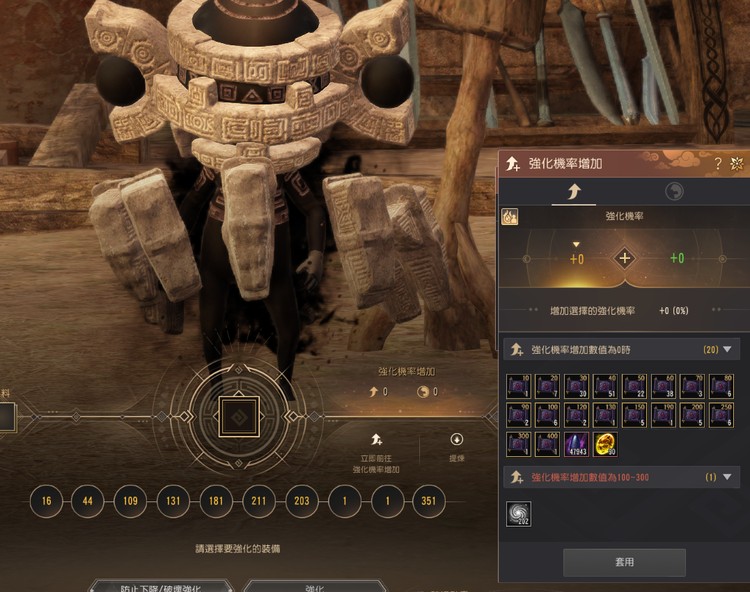This screenshot has width=750, height=592.
Task: Click the center plus button under 強化機率
Action: [625, 258]
